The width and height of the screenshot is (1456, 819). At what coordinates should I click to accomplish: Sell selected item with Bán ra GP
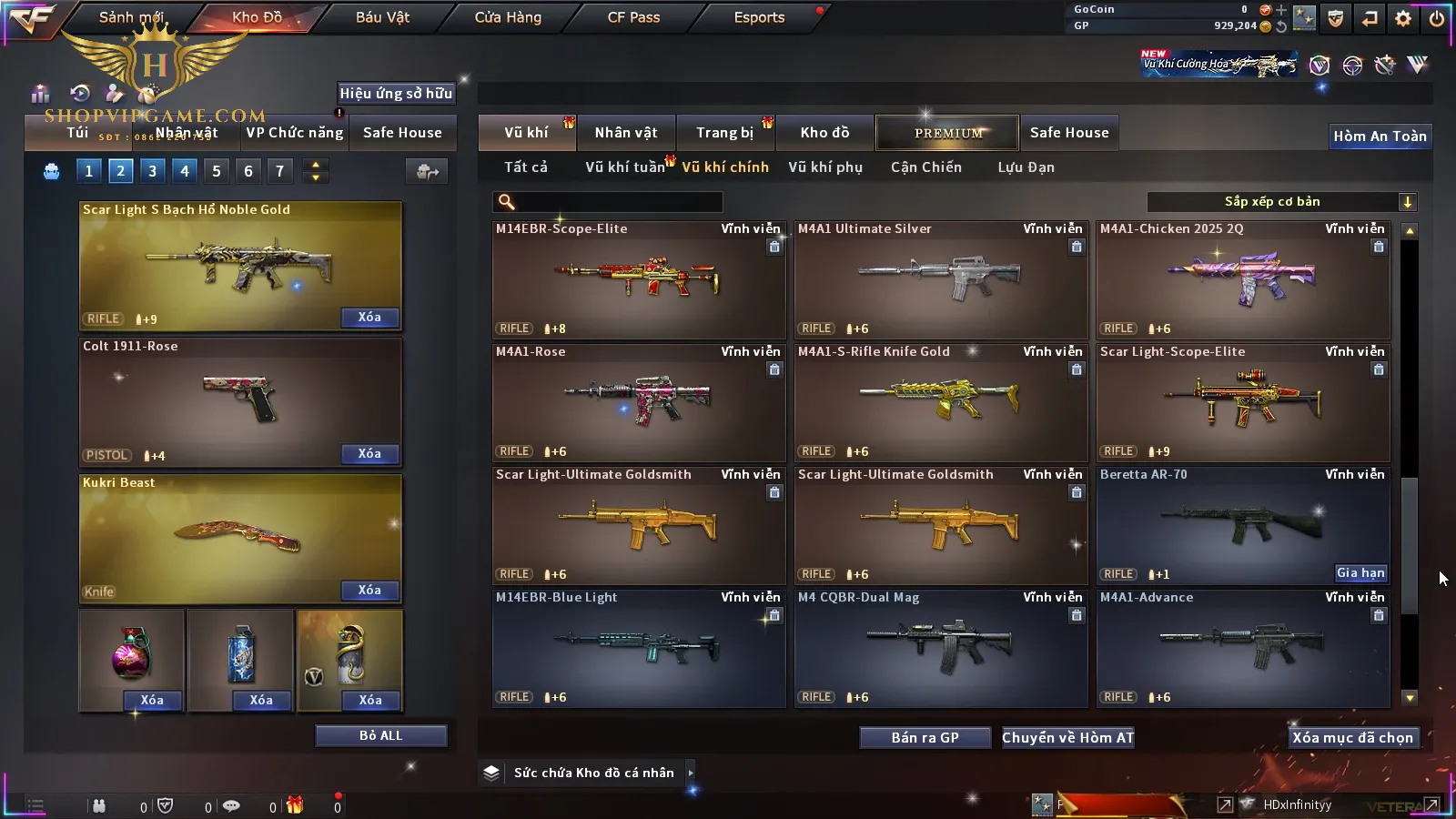pos(925,738)
